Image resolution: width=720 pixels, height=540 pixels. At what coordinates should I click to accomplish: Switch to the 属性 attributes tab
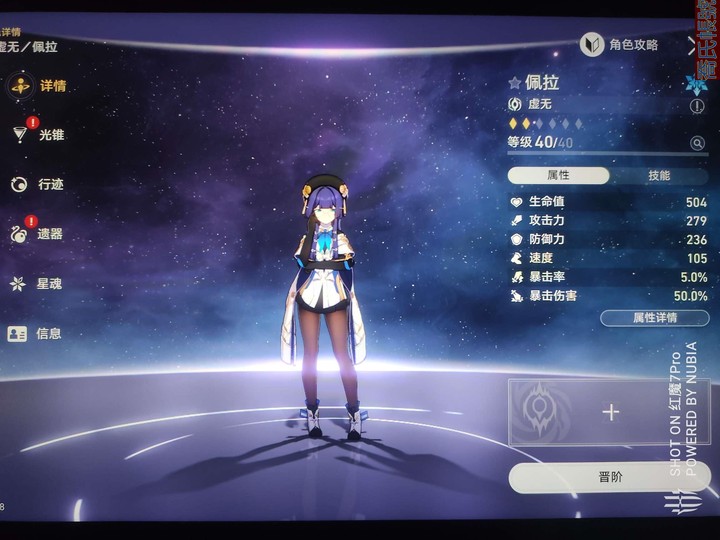558,175
